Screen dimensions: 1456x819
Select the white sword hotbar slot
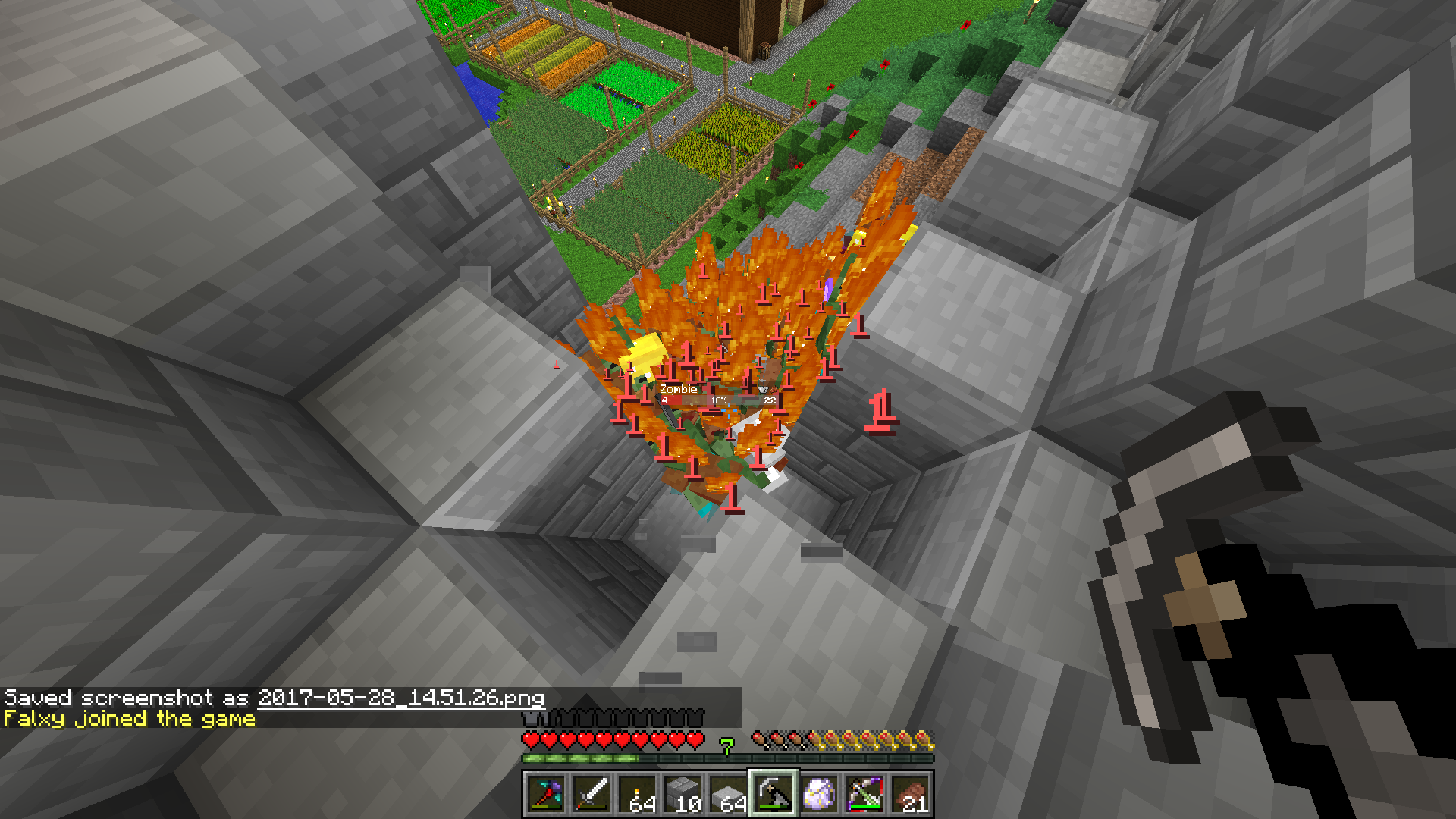[x=591, y=794]
